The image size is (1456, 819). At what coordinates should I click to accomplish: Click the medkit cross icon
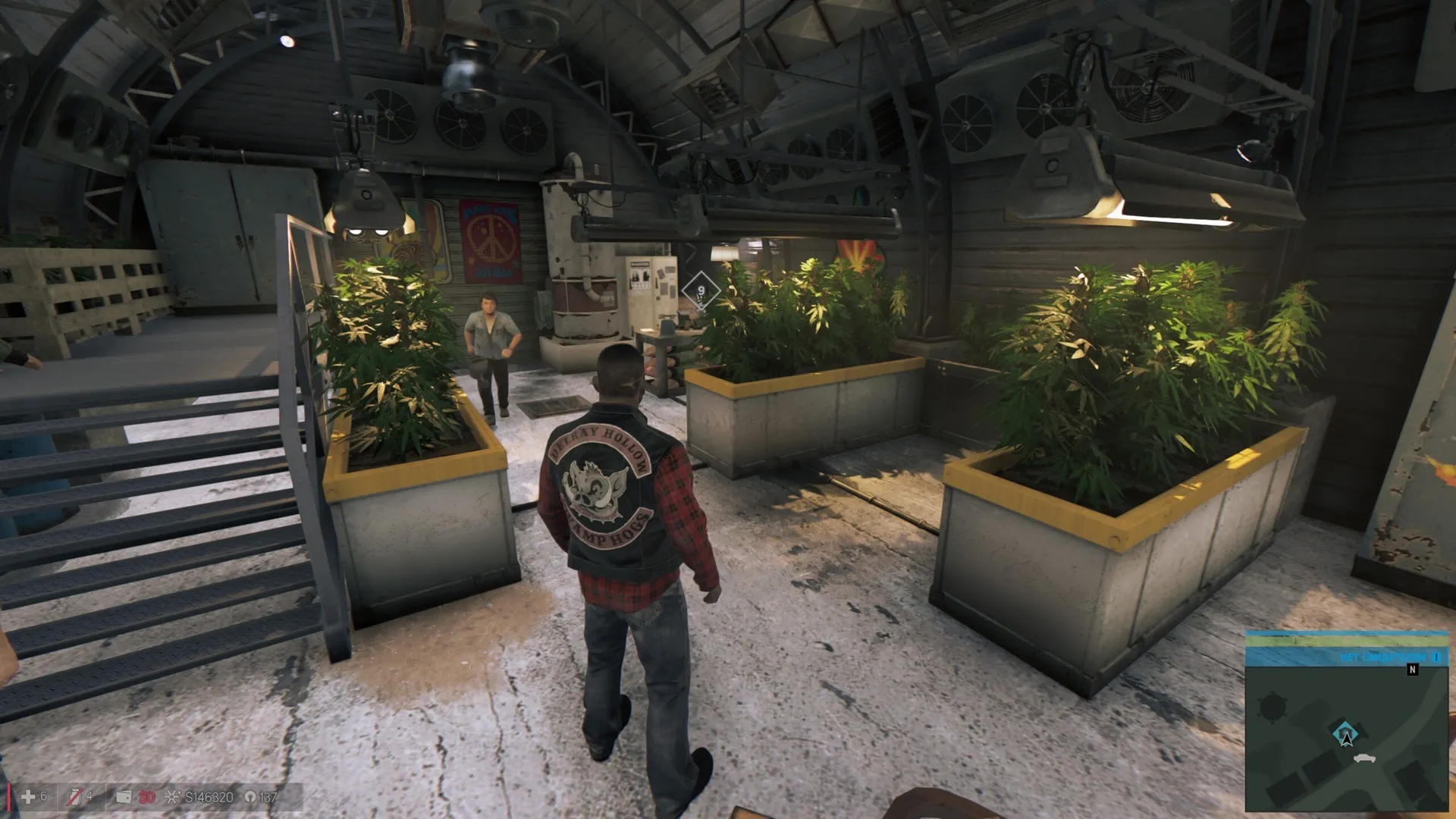(x=28, y=796)
